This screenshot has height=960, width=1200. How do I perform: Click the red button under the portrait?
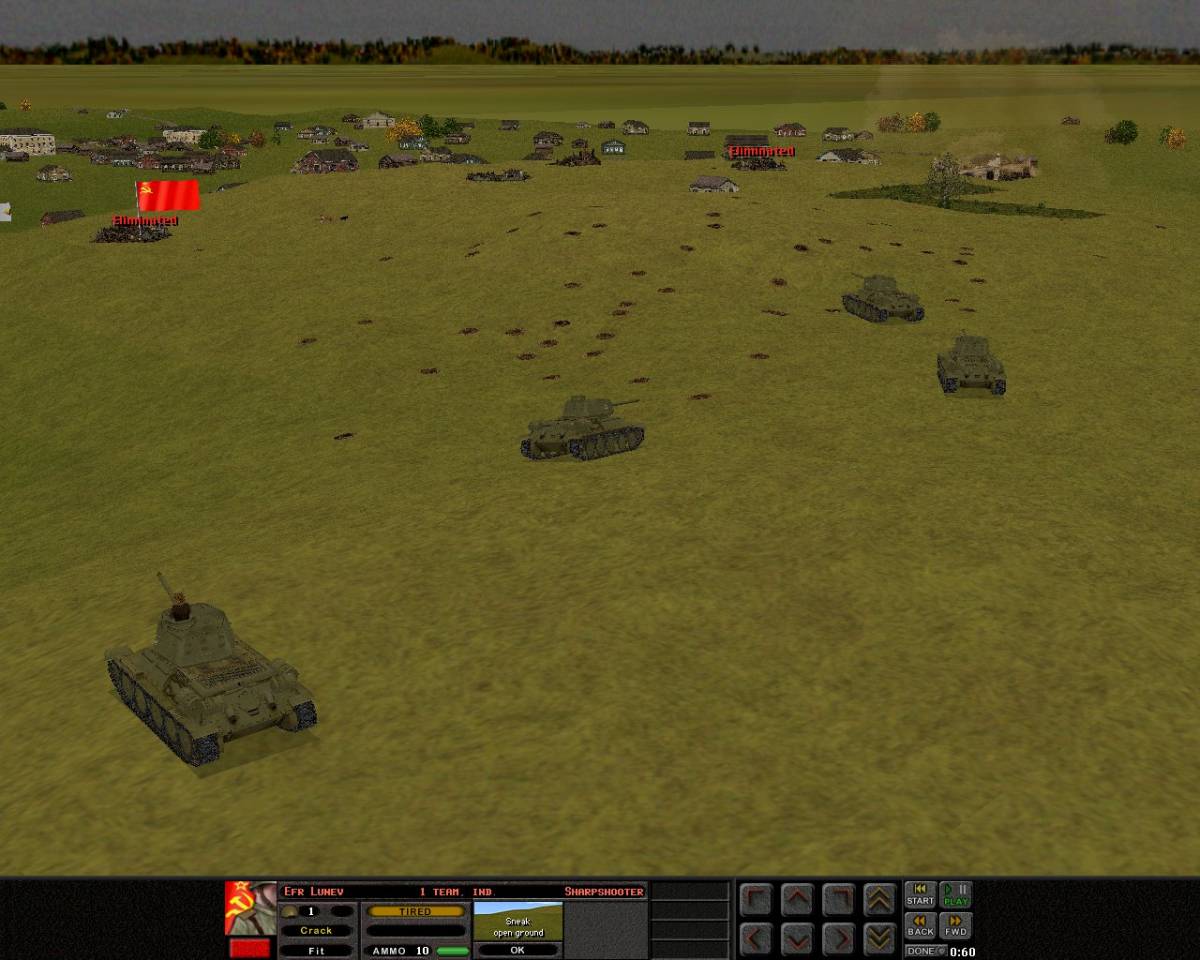pyautogui.click(x=250, y=948)
